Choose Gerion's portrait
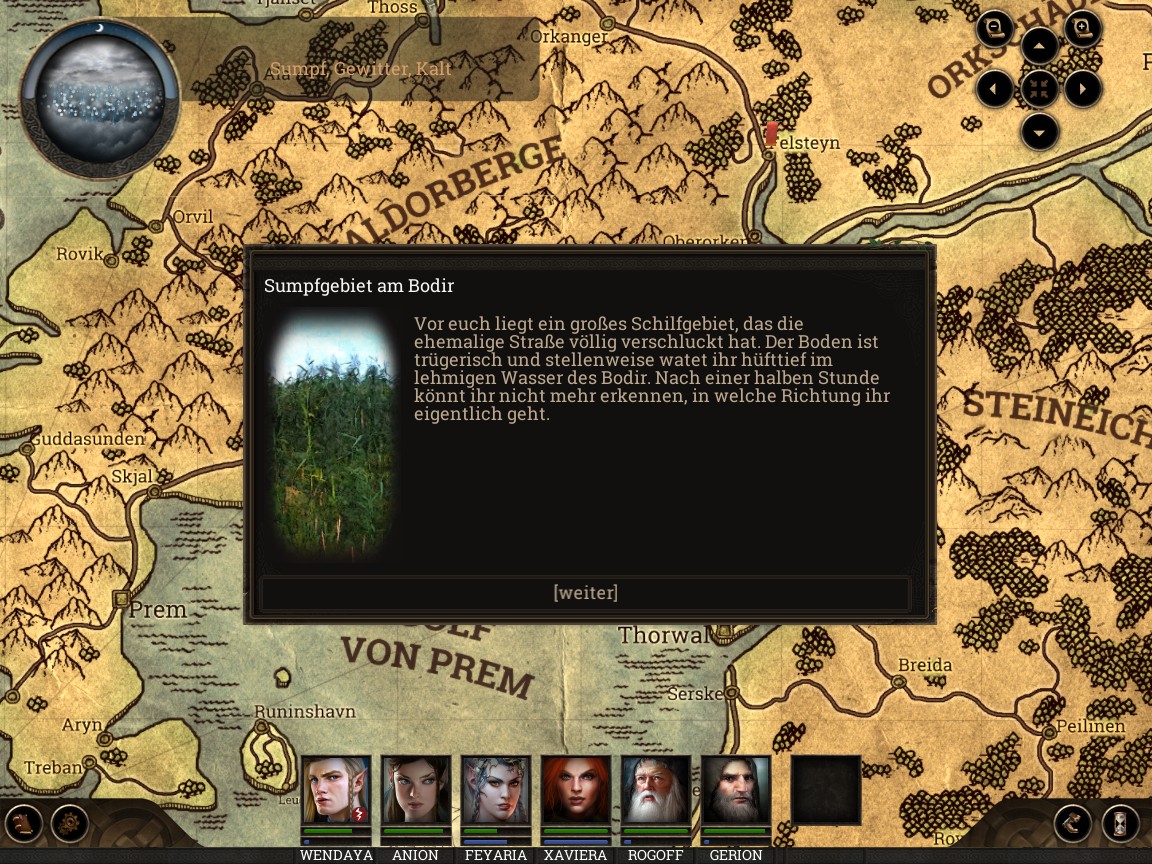The image size is (1152, 864). pos(736,790)
